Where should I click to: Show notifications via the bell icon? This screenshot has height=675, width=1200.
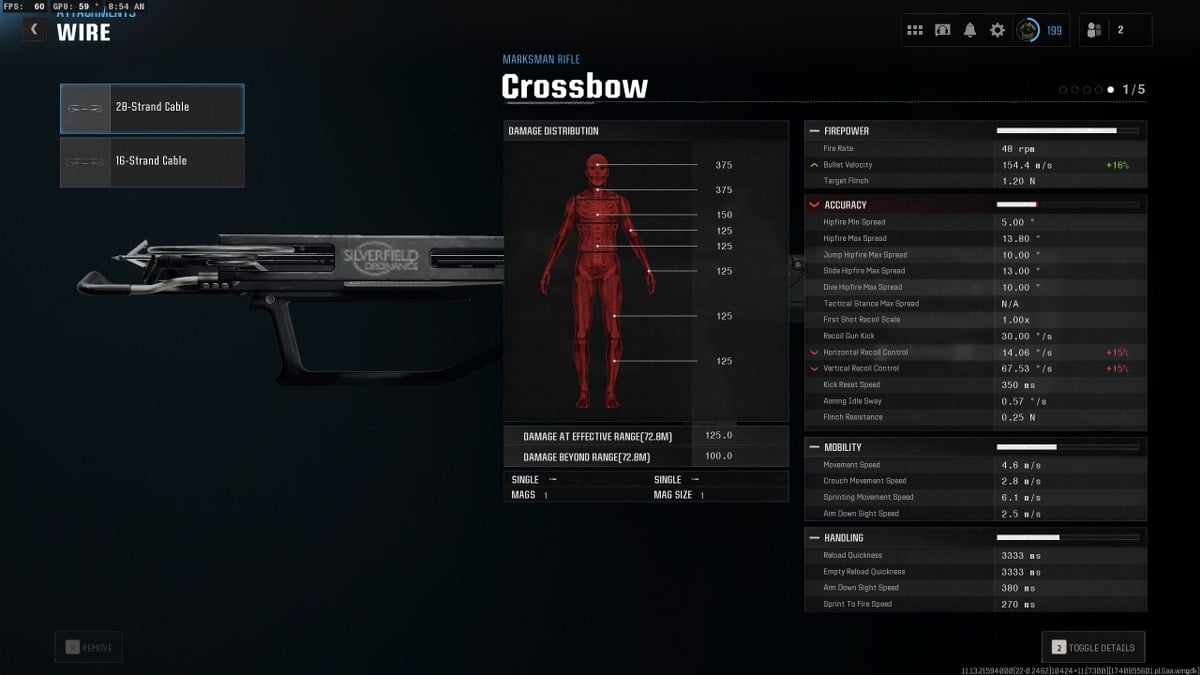969,30
